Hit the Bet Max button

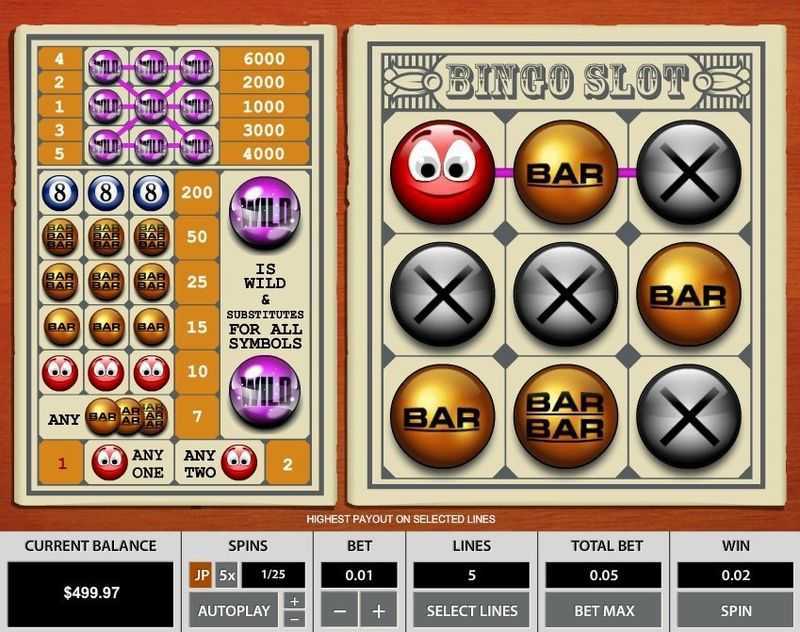[x=603, y=610]
